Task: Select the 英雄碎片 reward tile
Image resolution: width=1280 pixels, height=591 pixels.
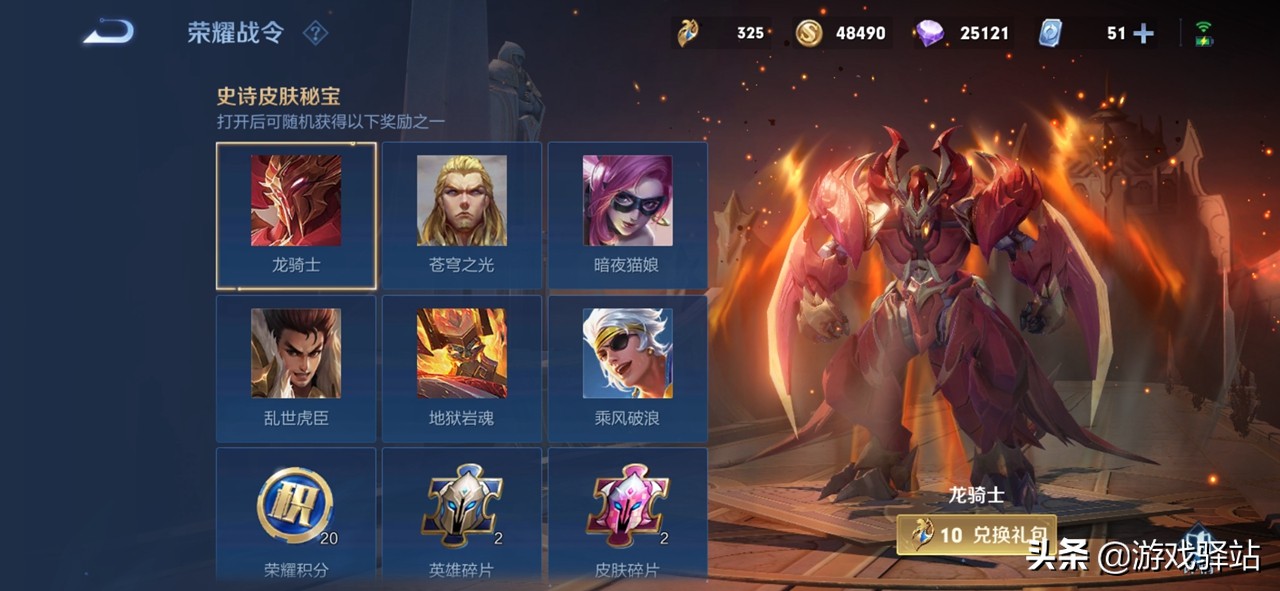Action: pos(461,515)
